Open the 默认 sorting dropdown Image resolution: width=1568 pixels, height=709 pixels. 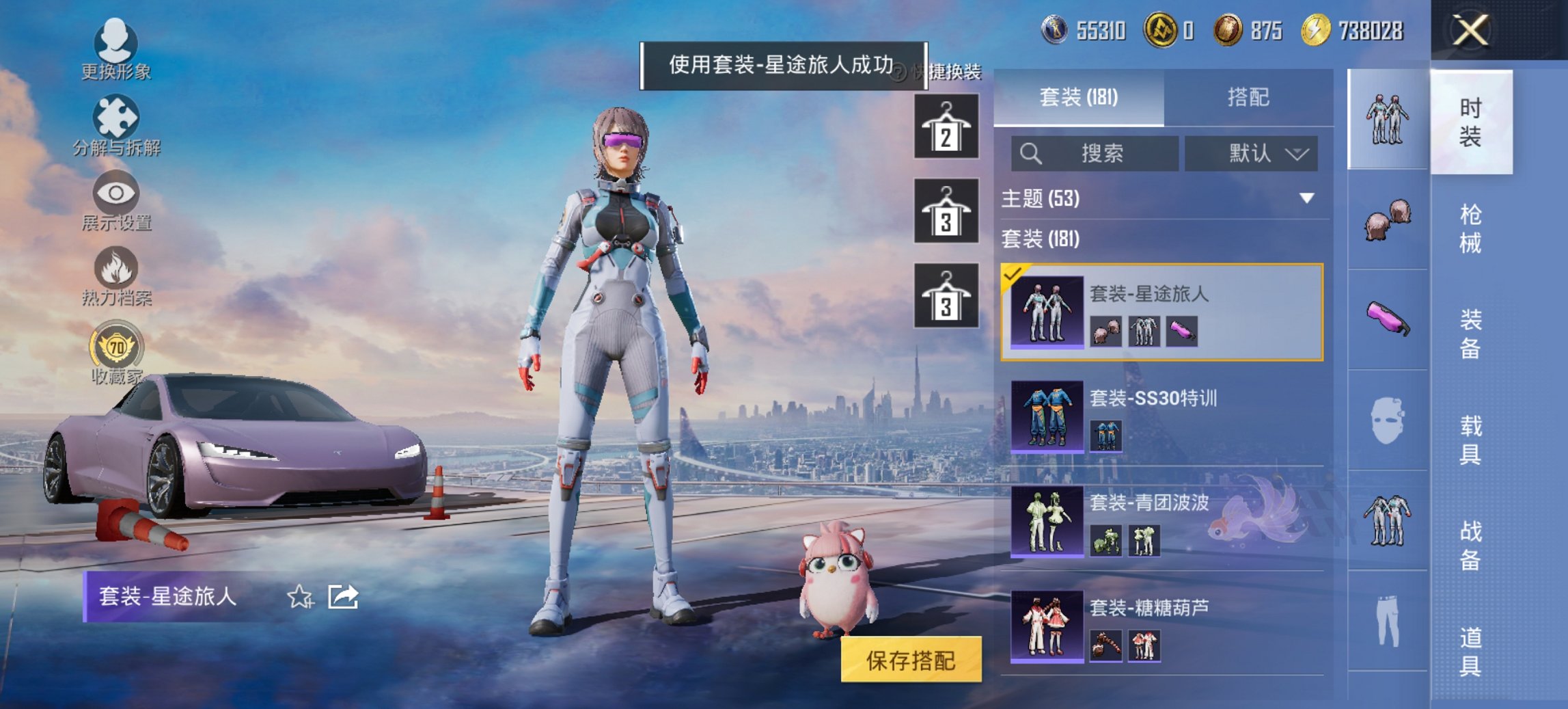point(1250,153)
